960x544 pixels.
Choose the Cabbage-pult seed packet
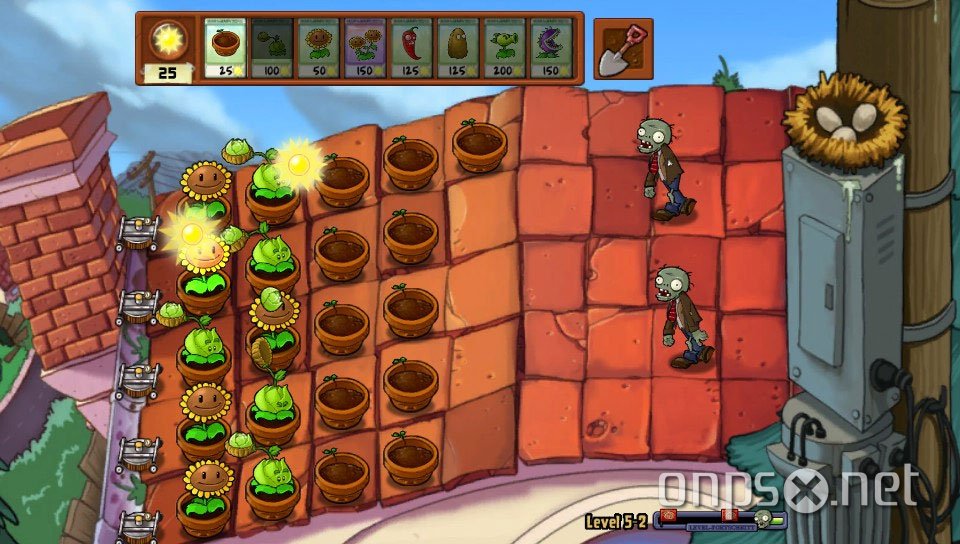[272, 47]
